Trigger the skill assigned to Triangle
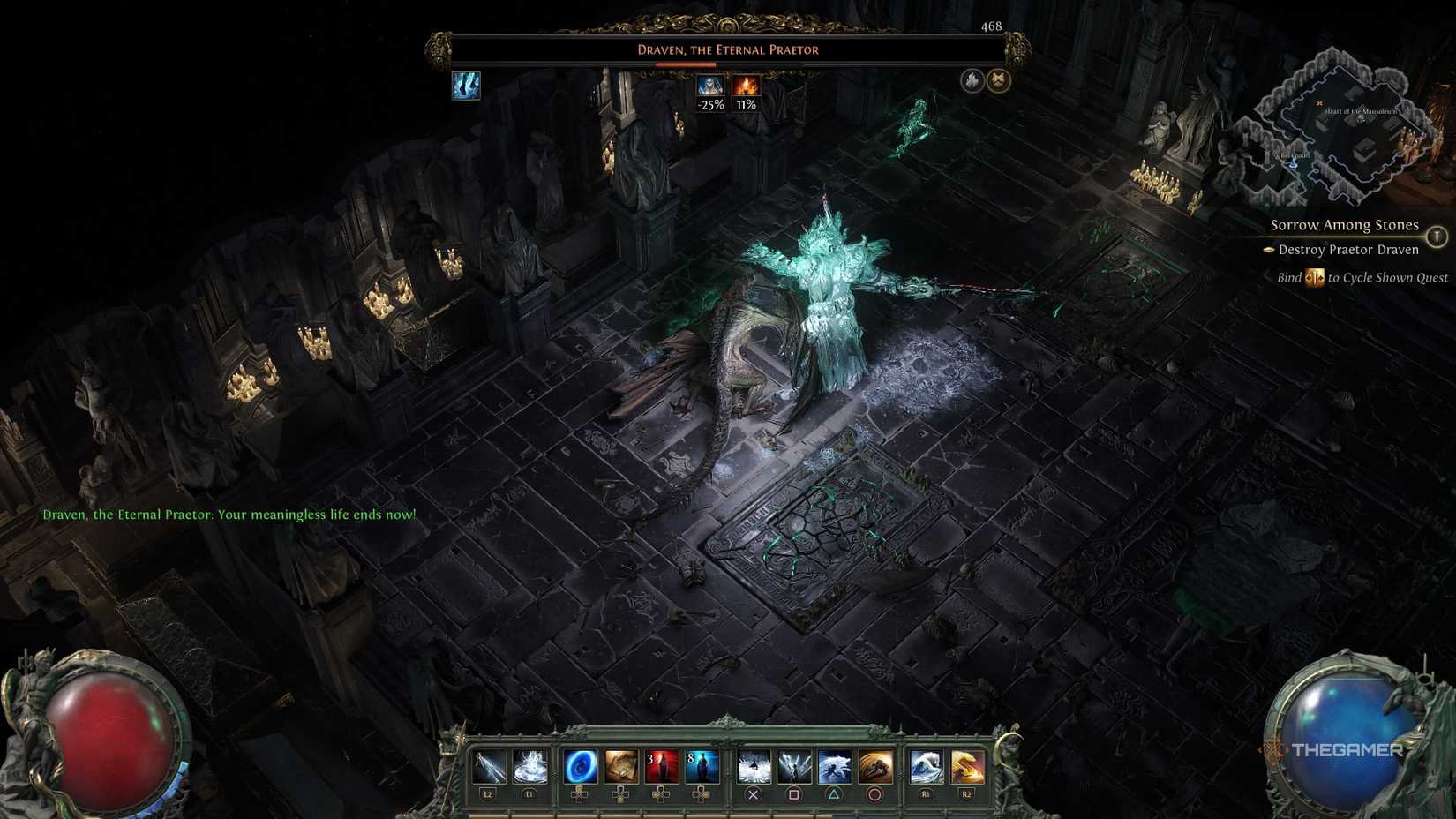The width and height of the screenshot is (1456, 819). tap(836, 767)
